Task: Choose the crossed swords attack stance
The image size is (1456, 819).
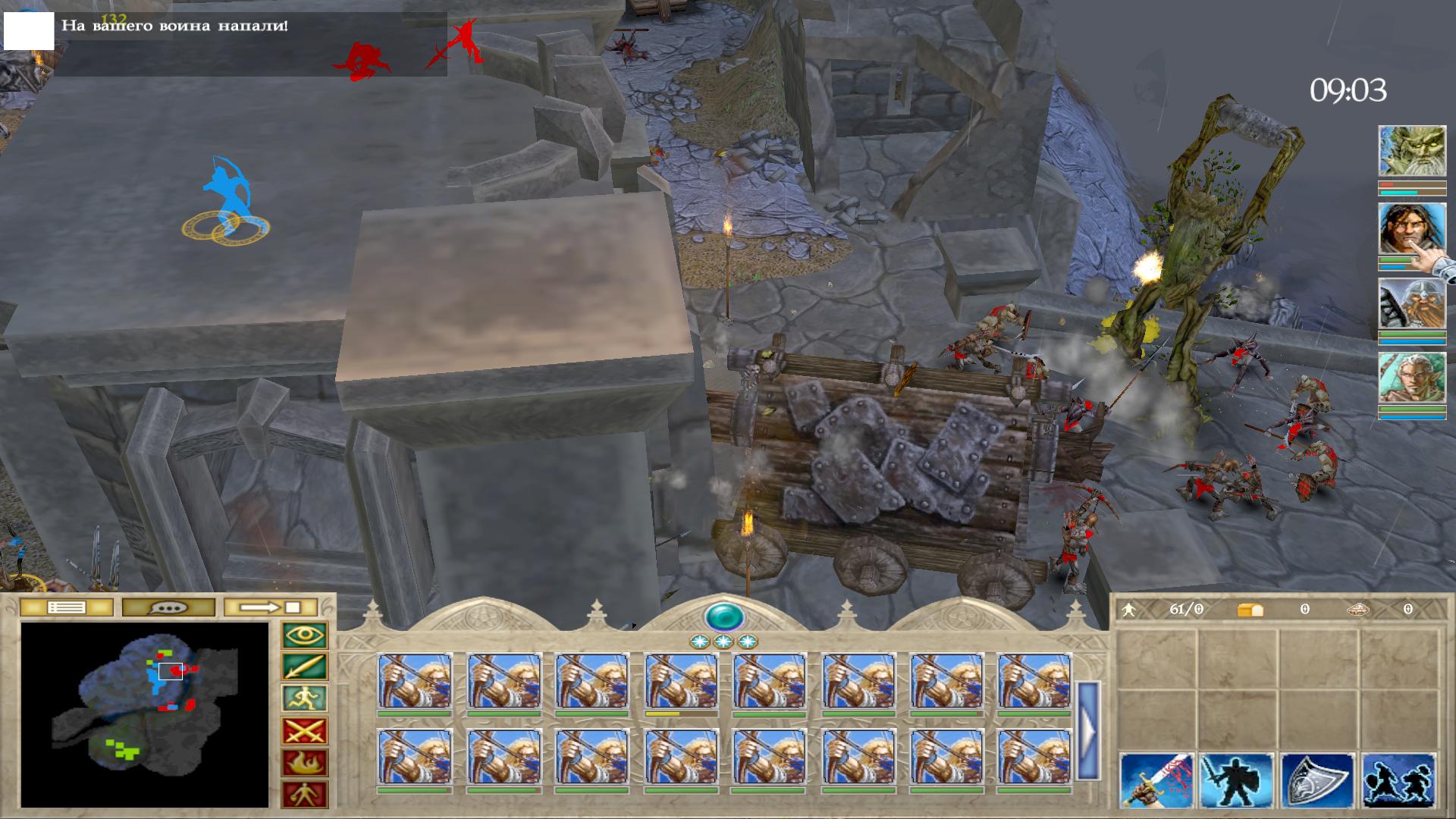Action: tap(304, 731)
